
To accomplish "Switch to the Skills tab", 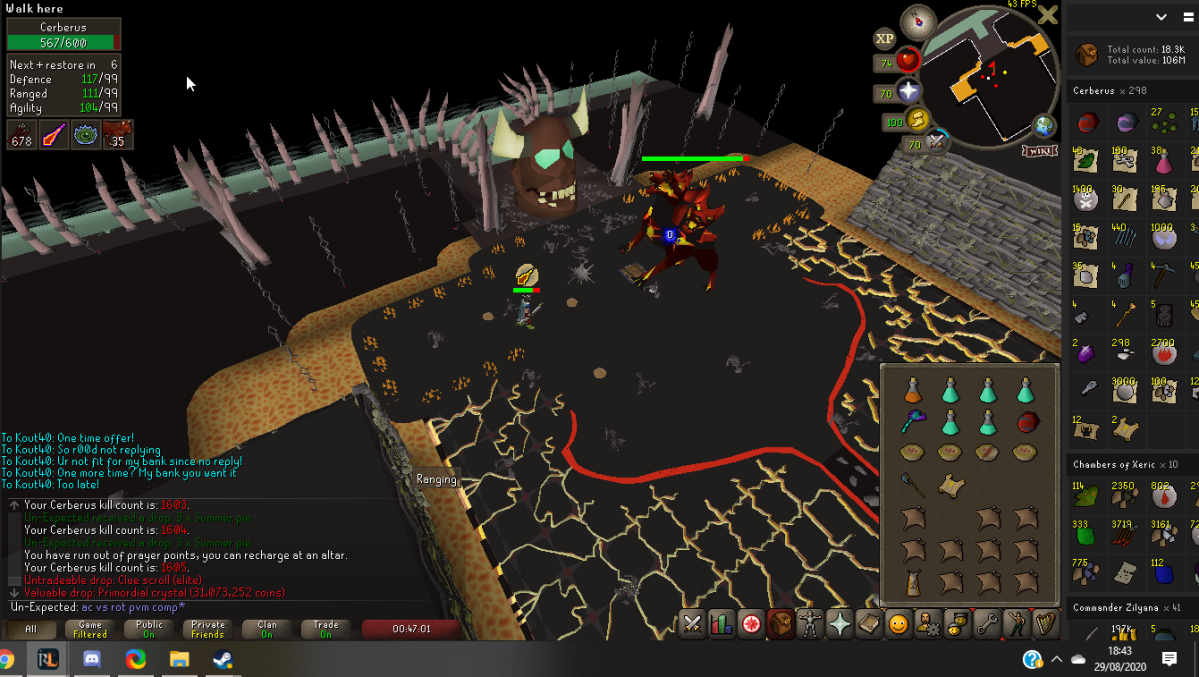I will coord(721,624).
